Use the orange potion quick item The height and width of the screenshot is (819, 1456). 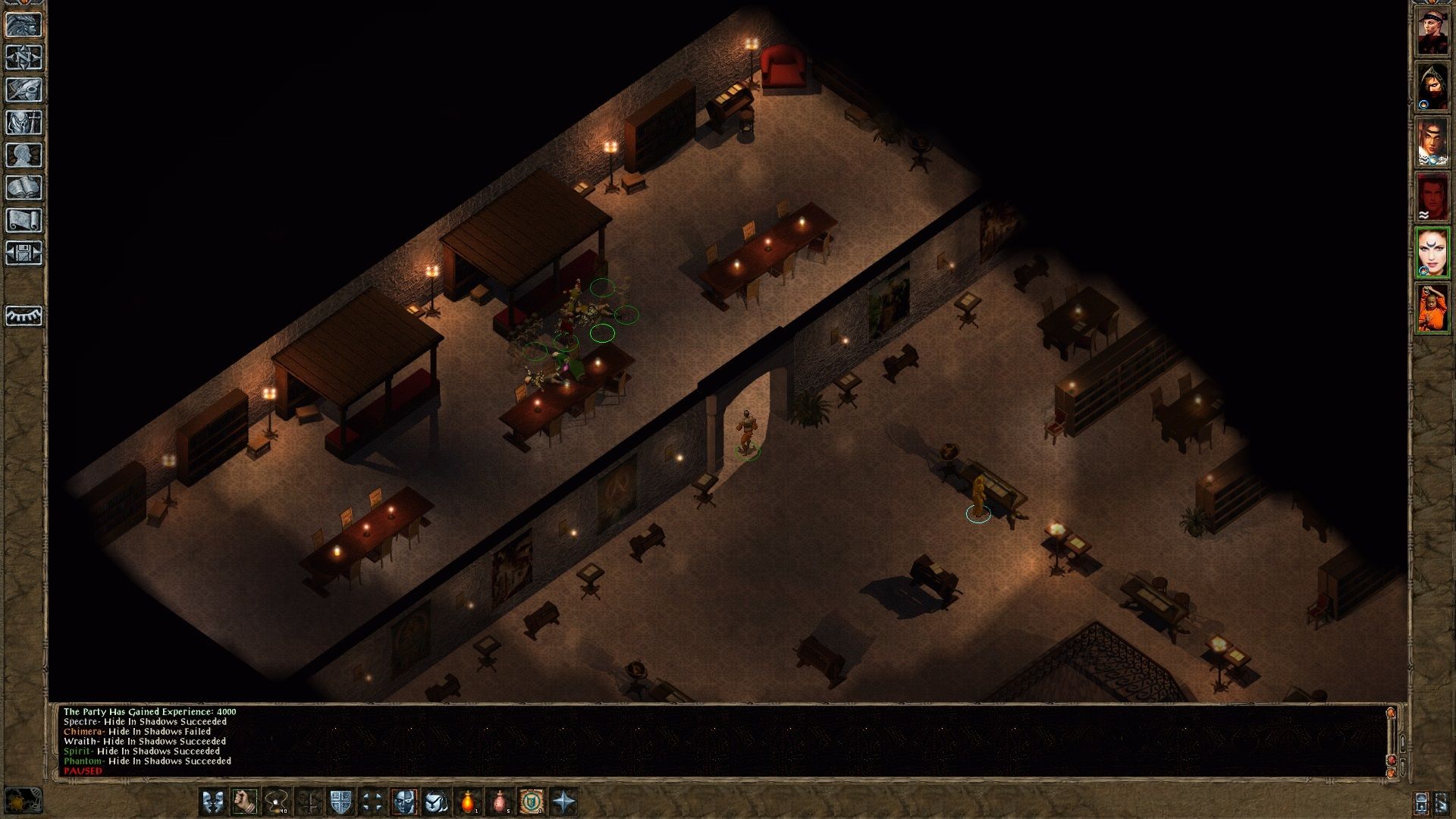[x=469, y=802]
